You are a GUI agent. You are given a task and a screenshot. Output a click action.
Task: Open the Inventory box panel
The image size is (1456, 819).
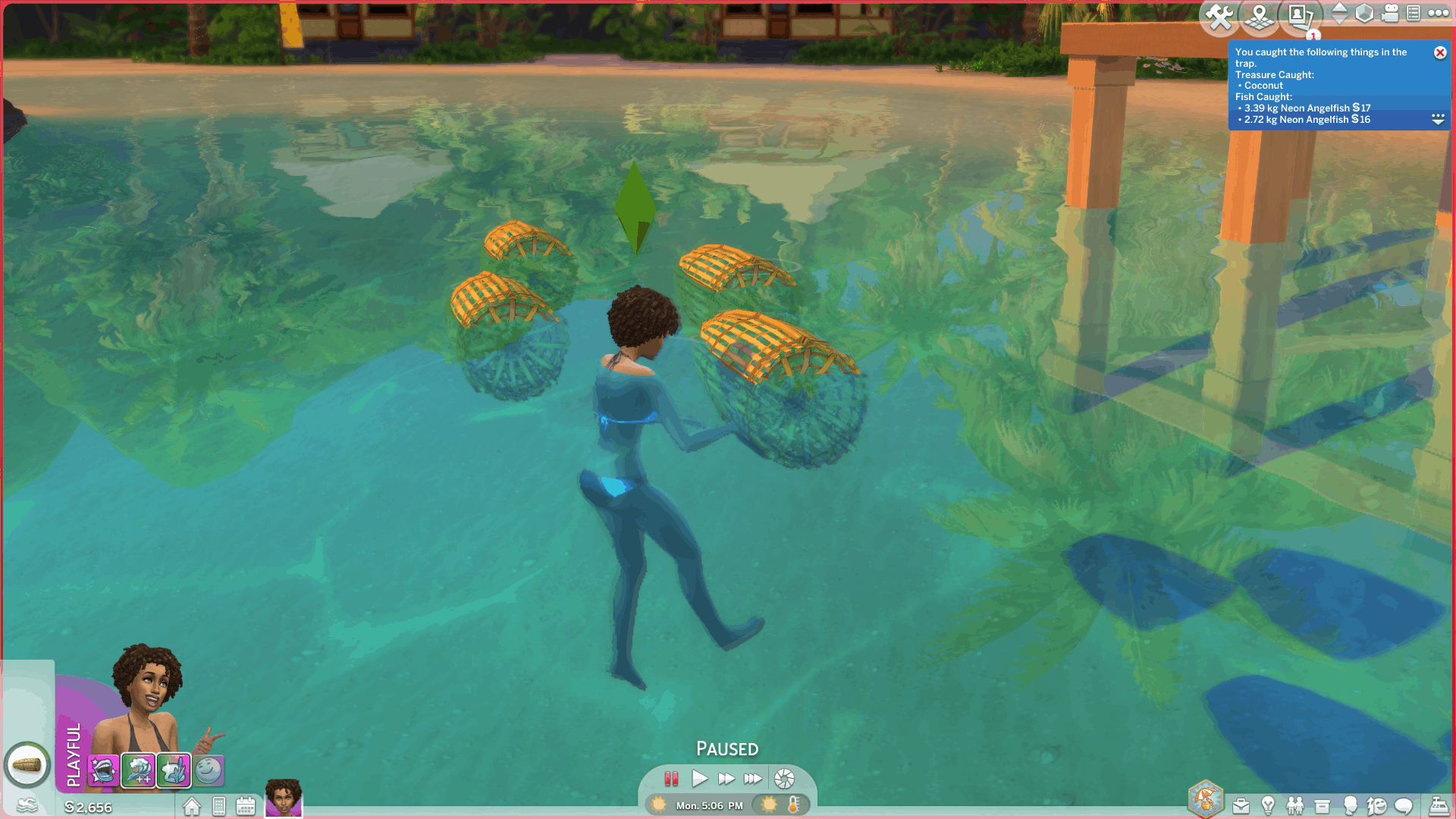pyautogui.click(x=1322, y=805)
